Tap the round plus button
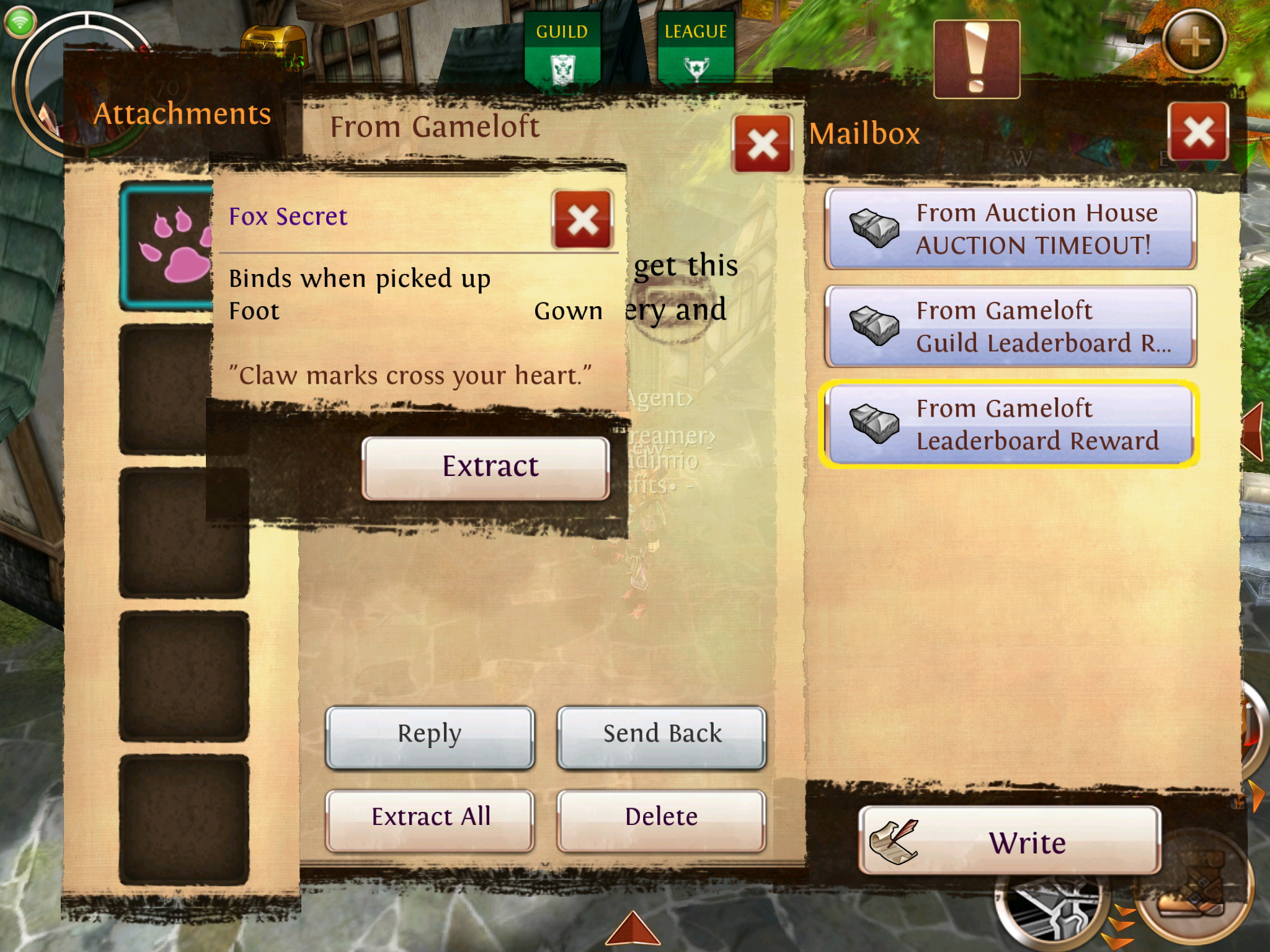 pos(1194,42)
